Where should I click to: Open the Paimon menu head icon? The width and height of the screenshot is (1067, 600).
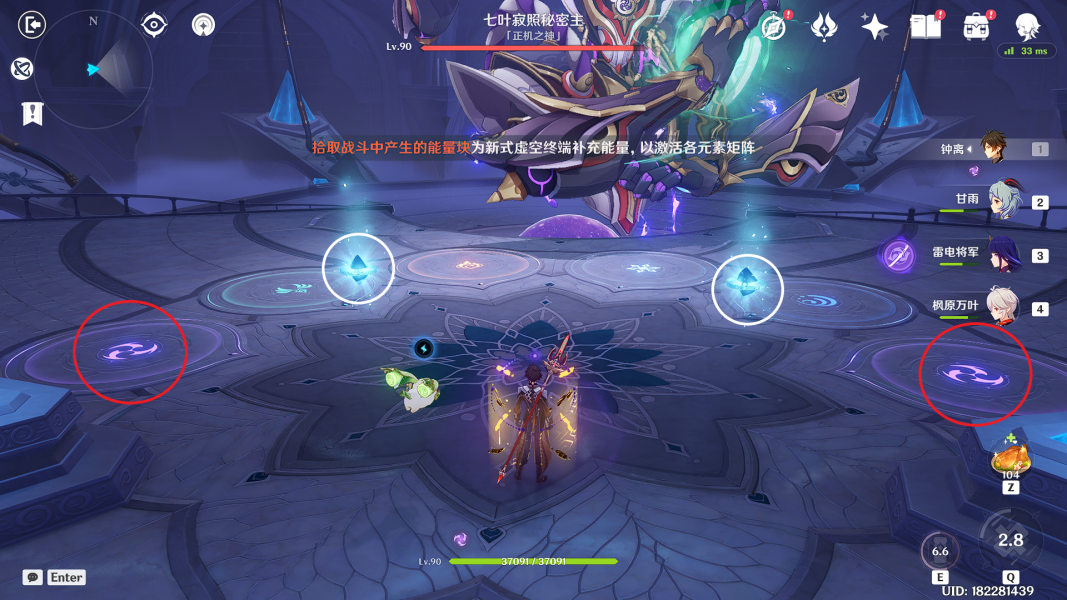tap(1027, 27)
